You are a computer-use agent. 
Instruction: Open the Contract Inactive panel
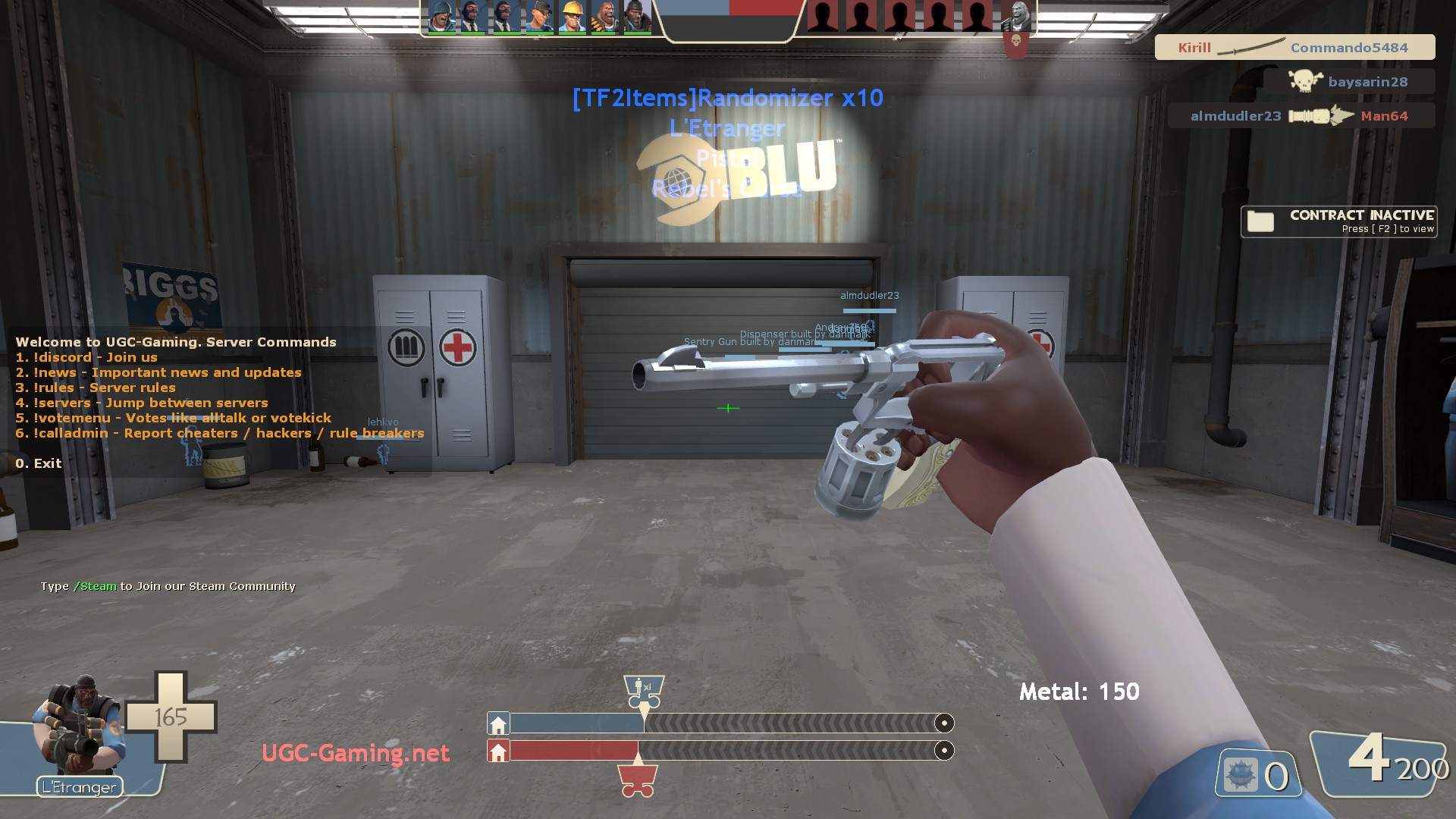click(x=1338, y=221)
